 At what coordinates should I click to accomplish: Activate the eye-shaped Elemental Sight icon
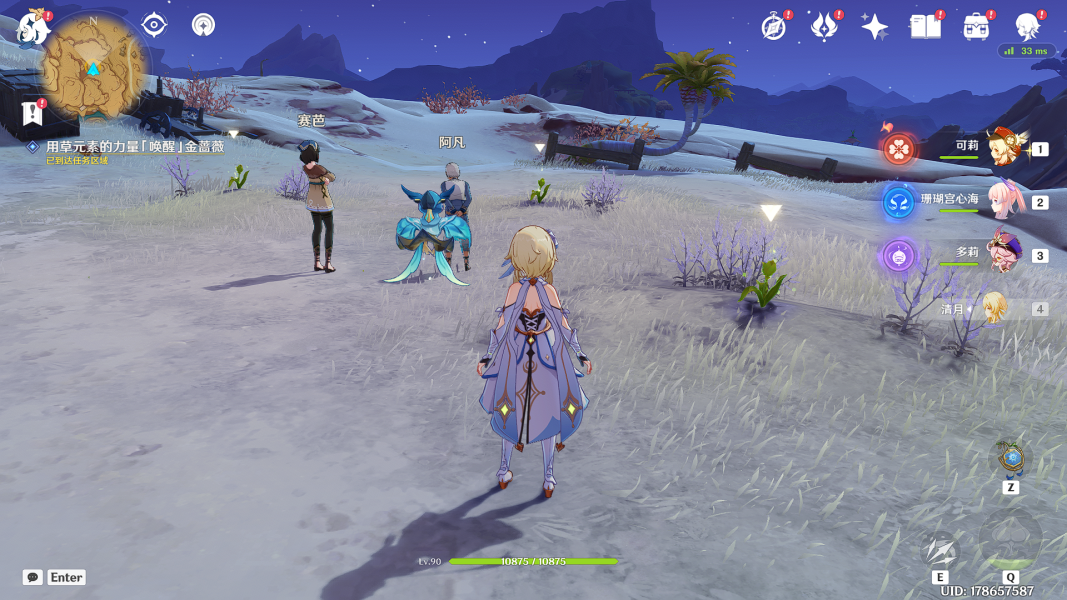tap(154, 25)
